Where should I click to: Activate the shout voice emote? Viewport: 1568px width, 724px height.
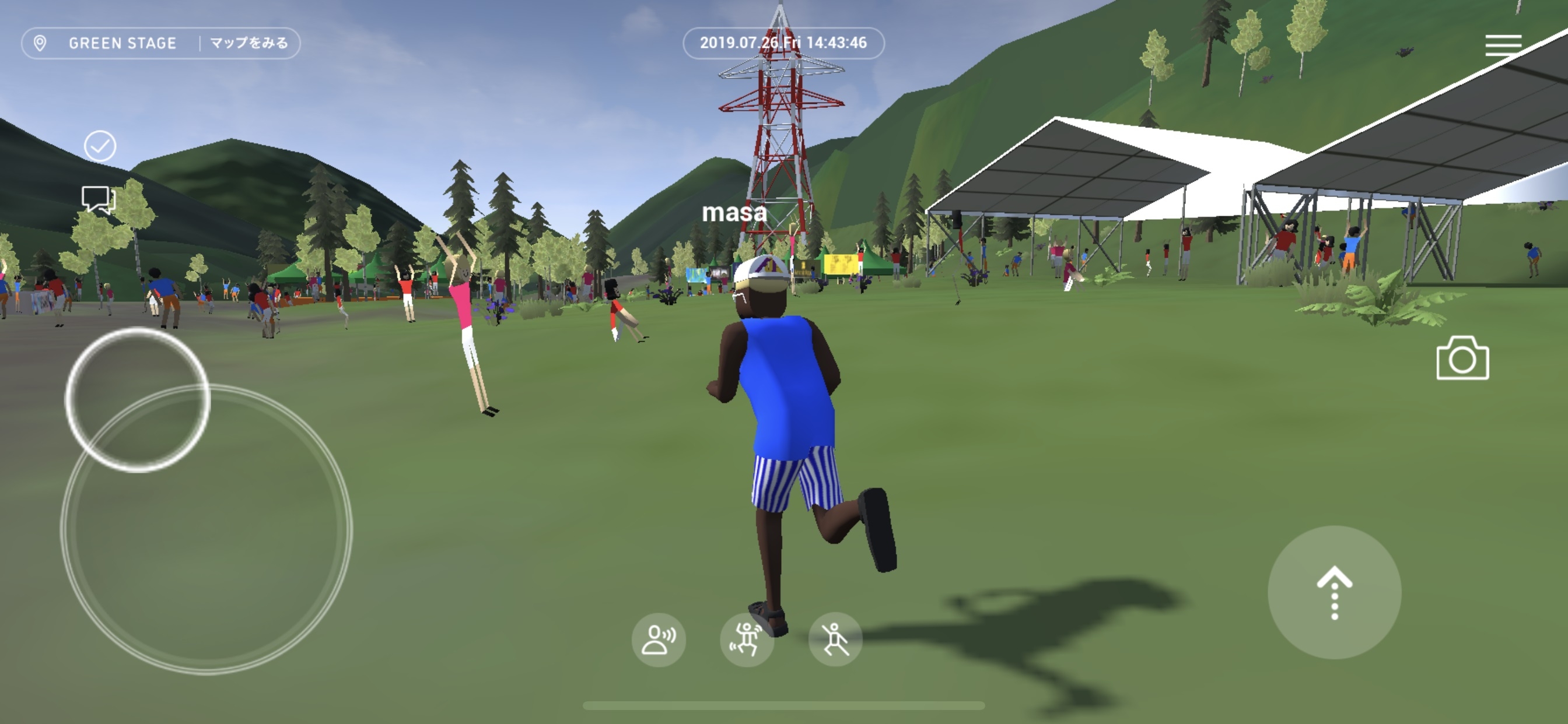pos(659,639)
